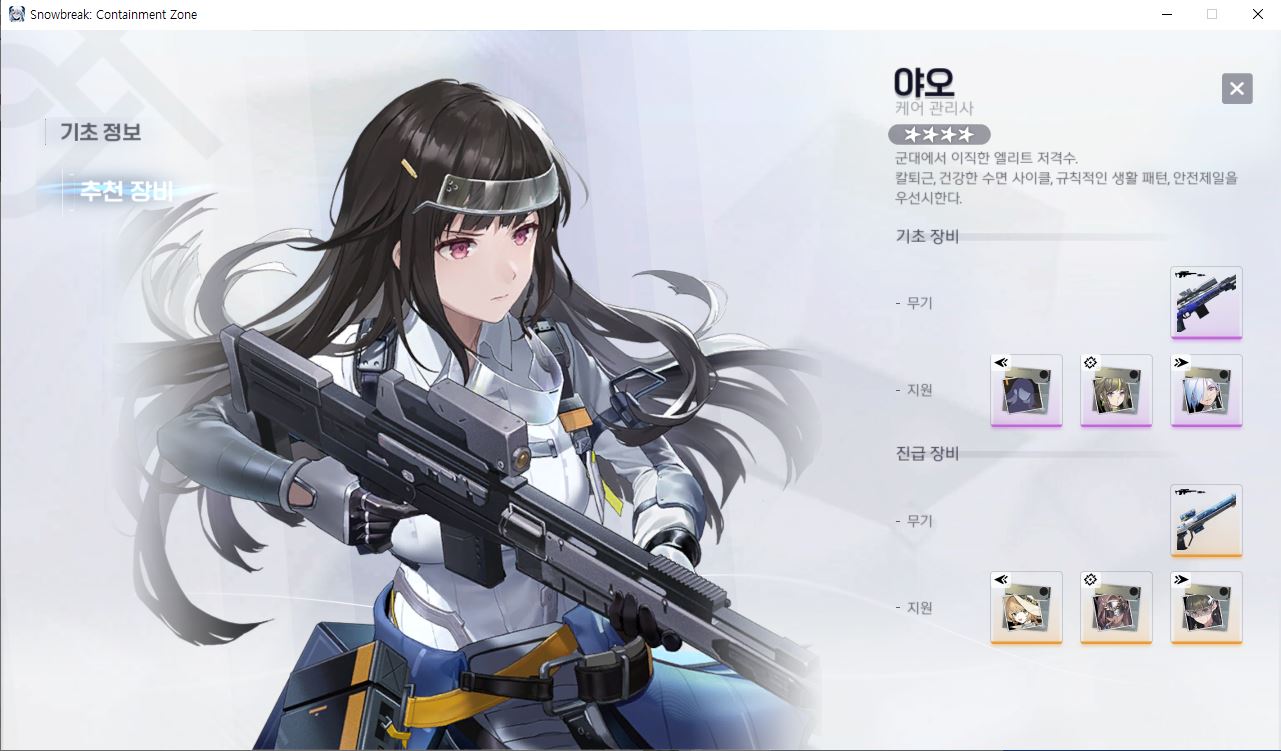Screen dimensions: 1281x751
Task: Select the 추천 장비 tab
Action: tap(126, 191)
